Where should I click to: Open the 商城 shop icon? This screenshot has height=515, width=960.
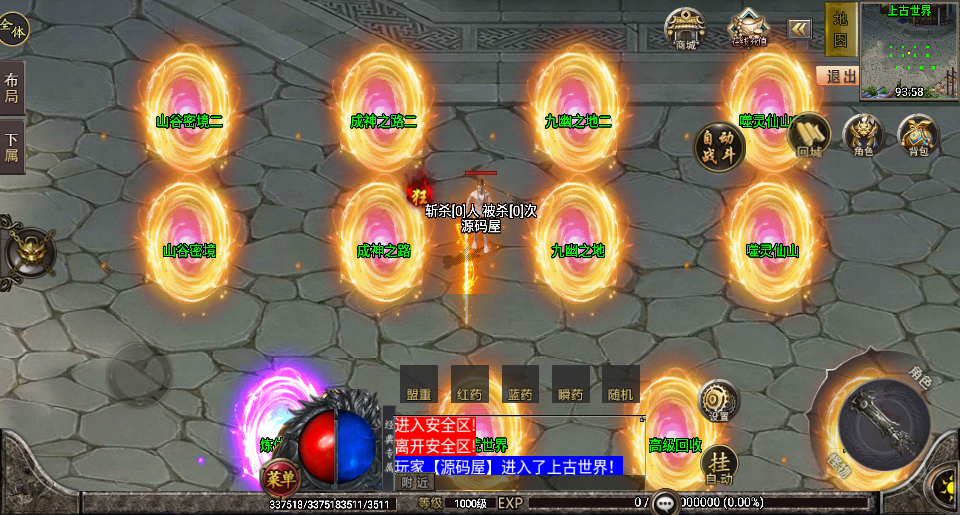[685, 29]
